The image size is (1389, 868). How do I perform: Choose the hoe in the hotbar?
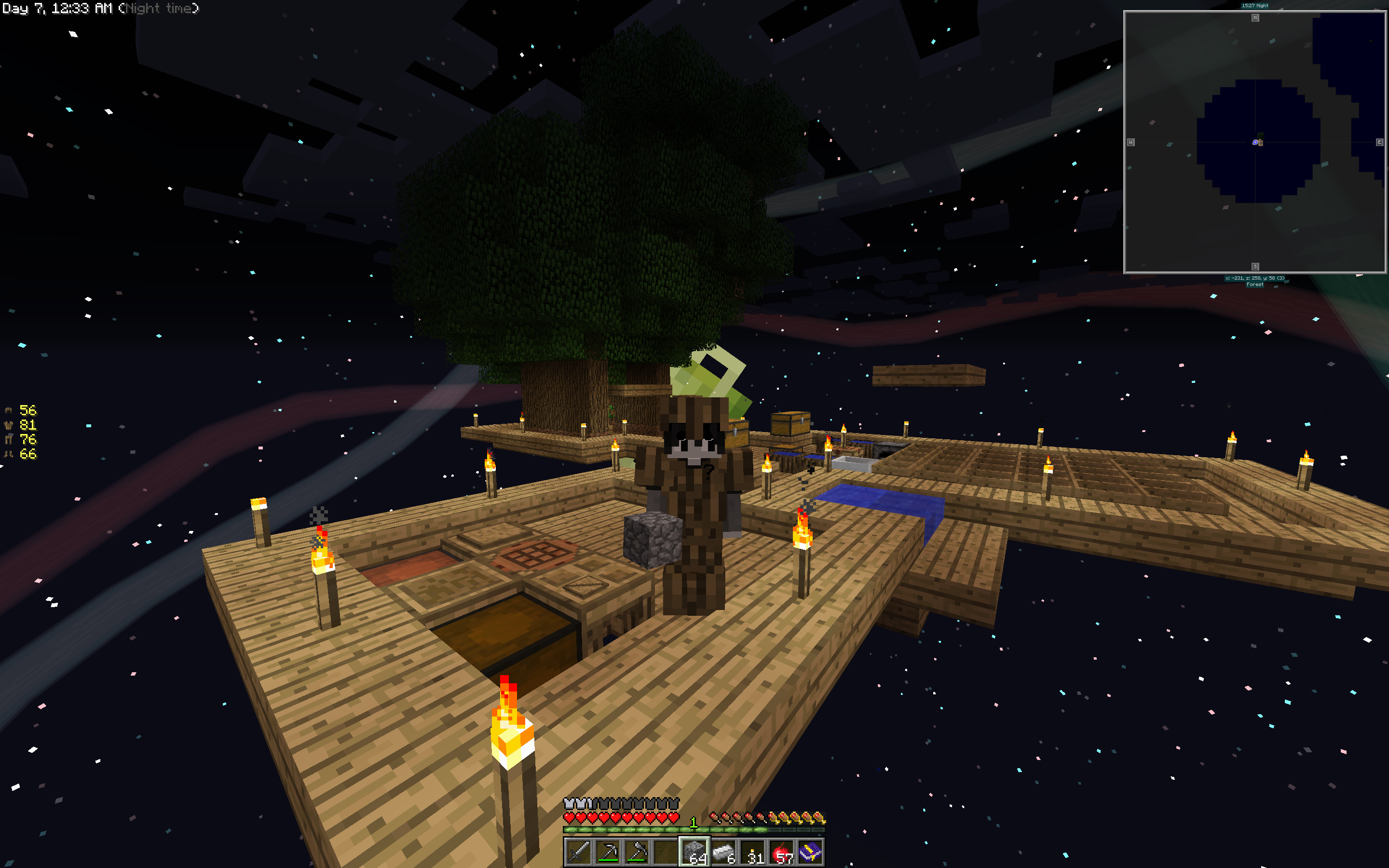(637, 851)
